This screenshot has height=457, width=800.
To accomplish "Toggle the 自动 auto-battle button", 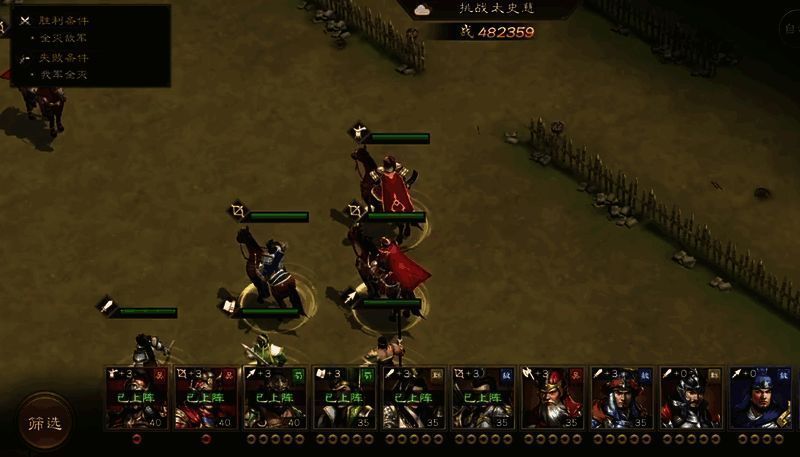I will point(790,30).
